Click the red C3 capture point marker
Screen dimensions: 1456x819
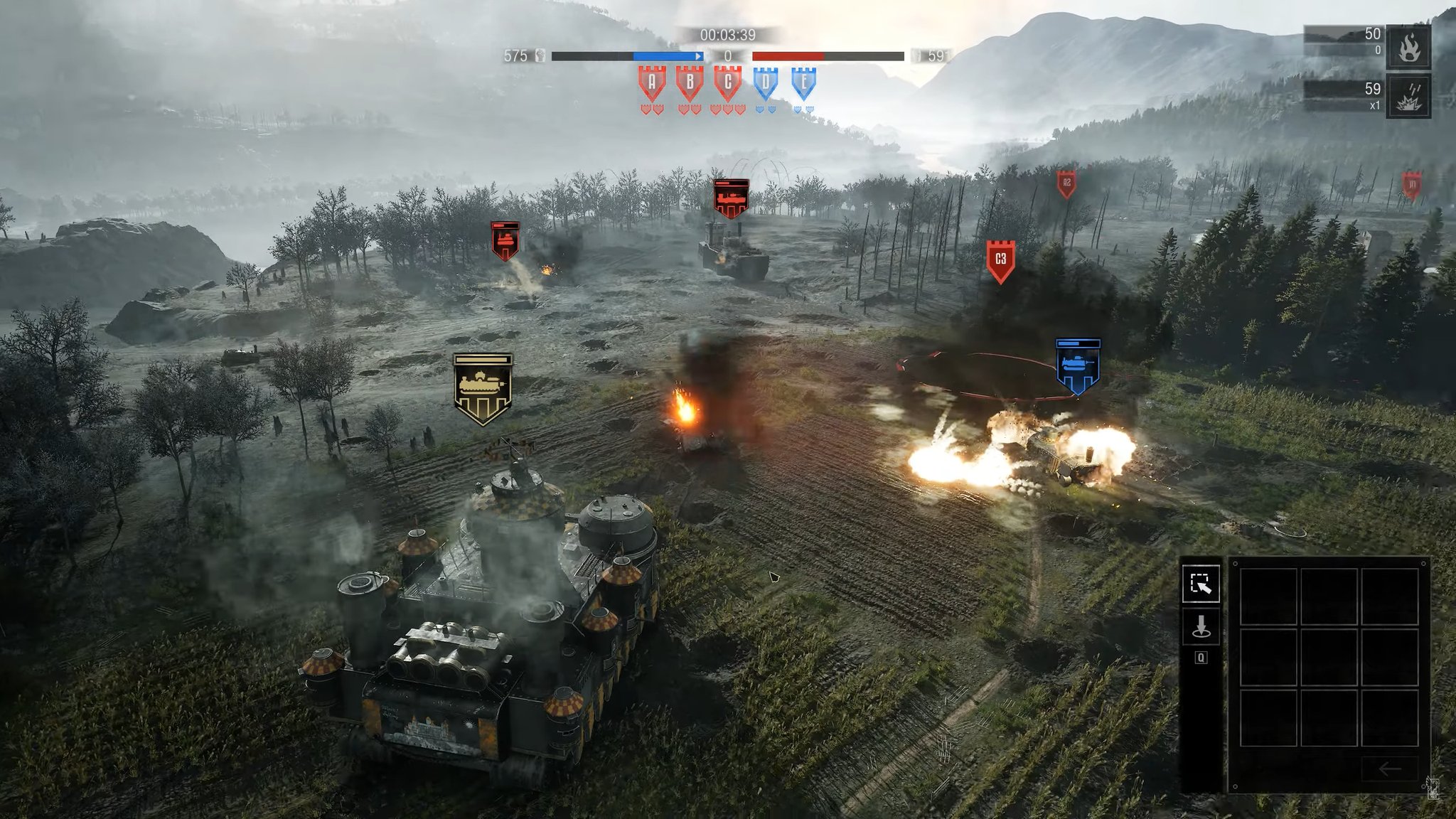[1000, 260]
